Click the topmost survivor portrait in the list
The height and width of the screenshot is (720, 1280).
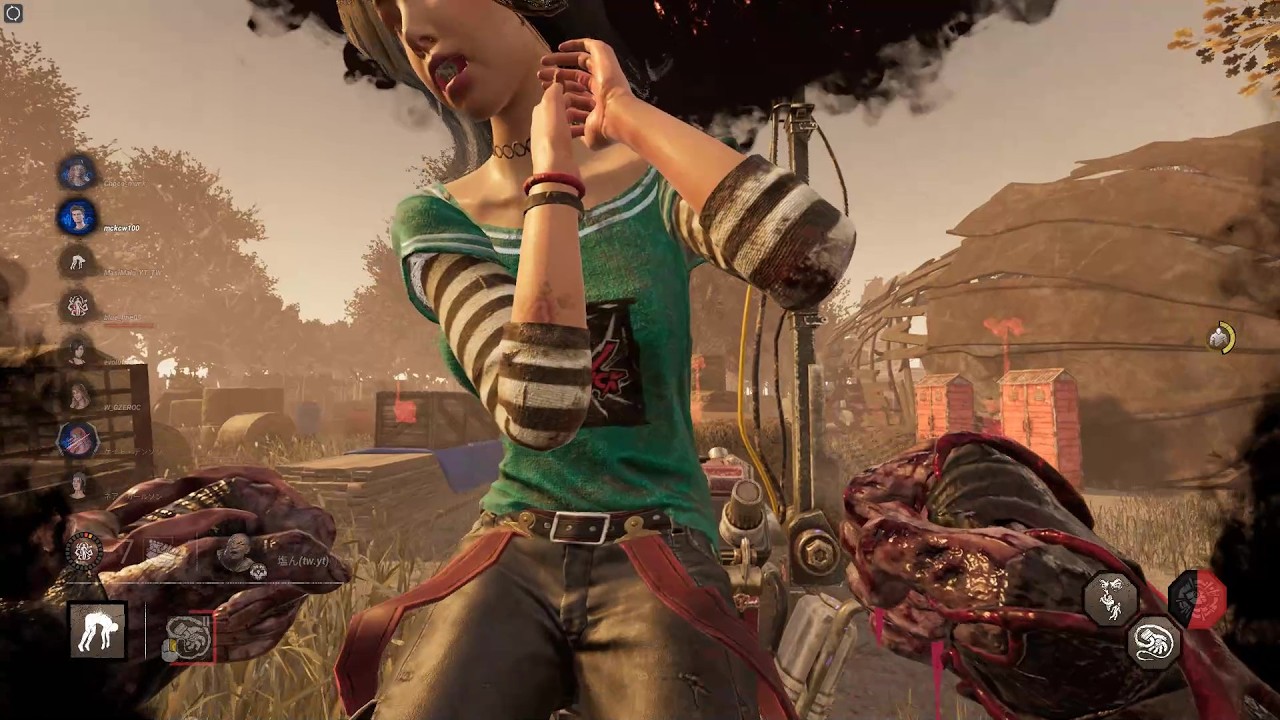coord(77,173)
